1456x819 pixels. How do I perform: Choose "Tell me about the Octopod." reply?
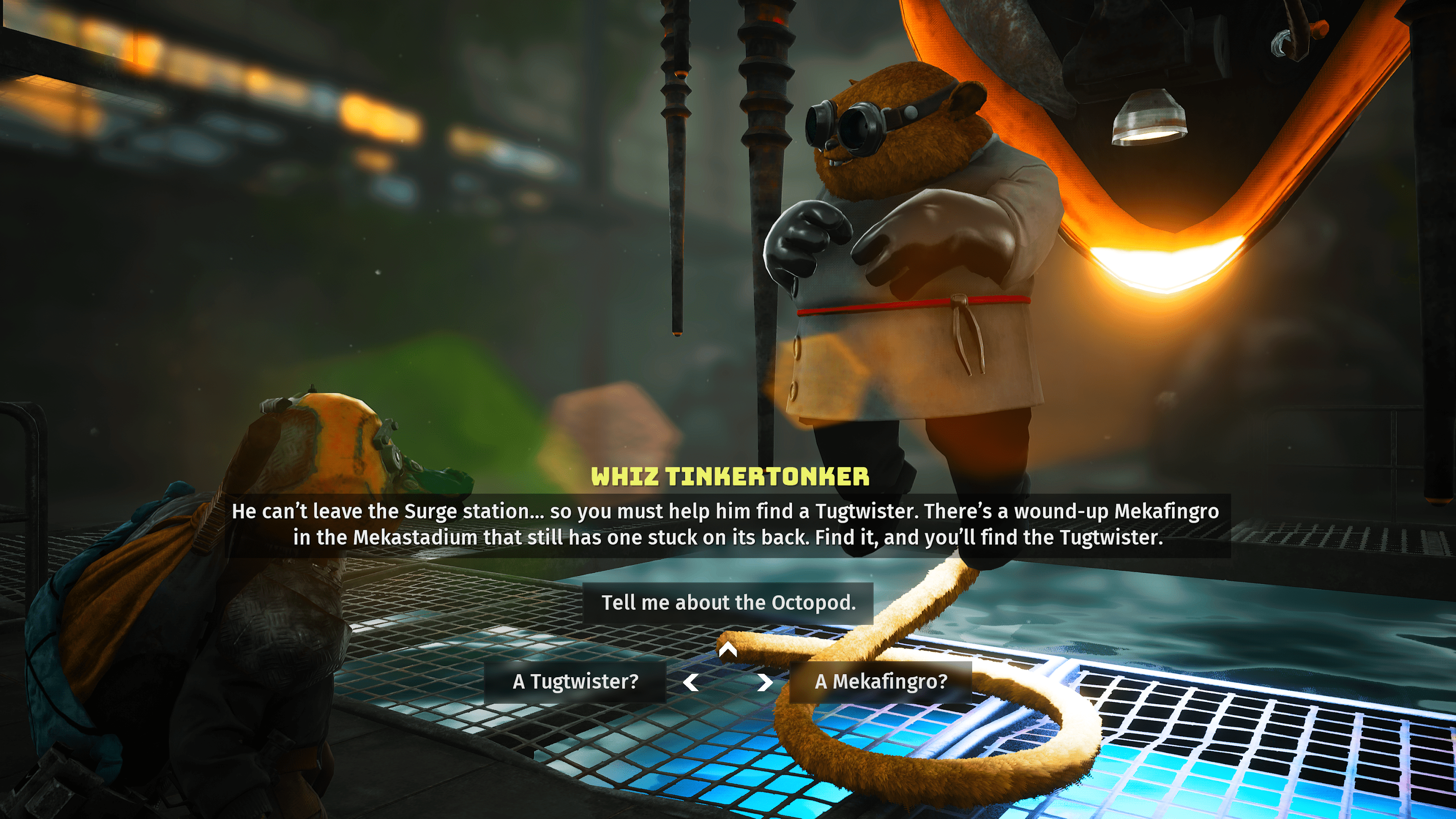[728, 602]
